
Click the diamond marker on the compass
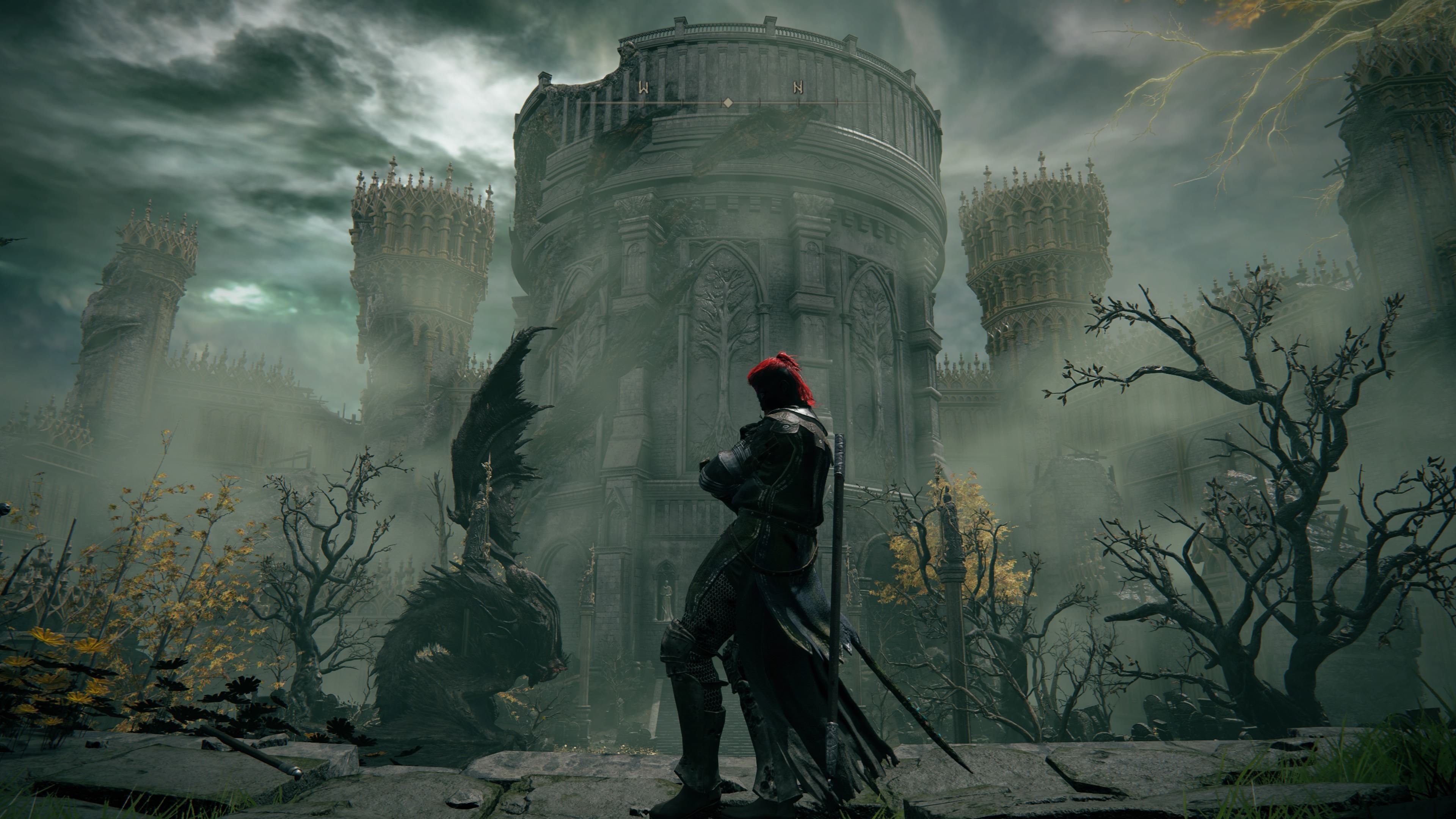728,102
